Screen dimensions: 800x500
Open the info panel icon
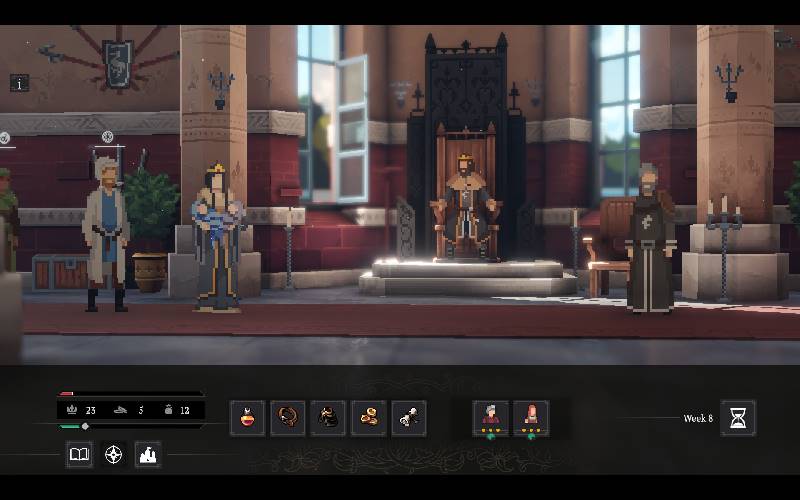pos(19,83)
